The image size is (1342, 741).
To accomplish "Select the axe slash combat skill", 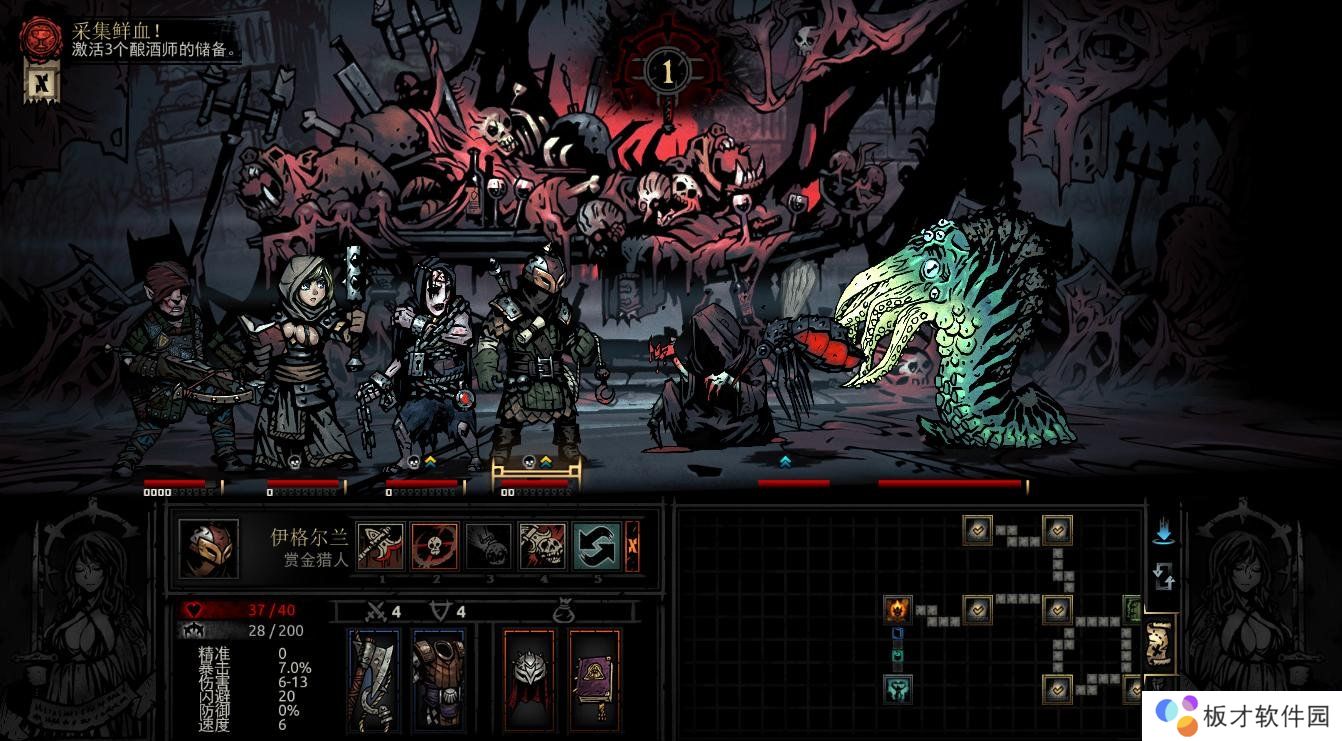I will 380,547.
